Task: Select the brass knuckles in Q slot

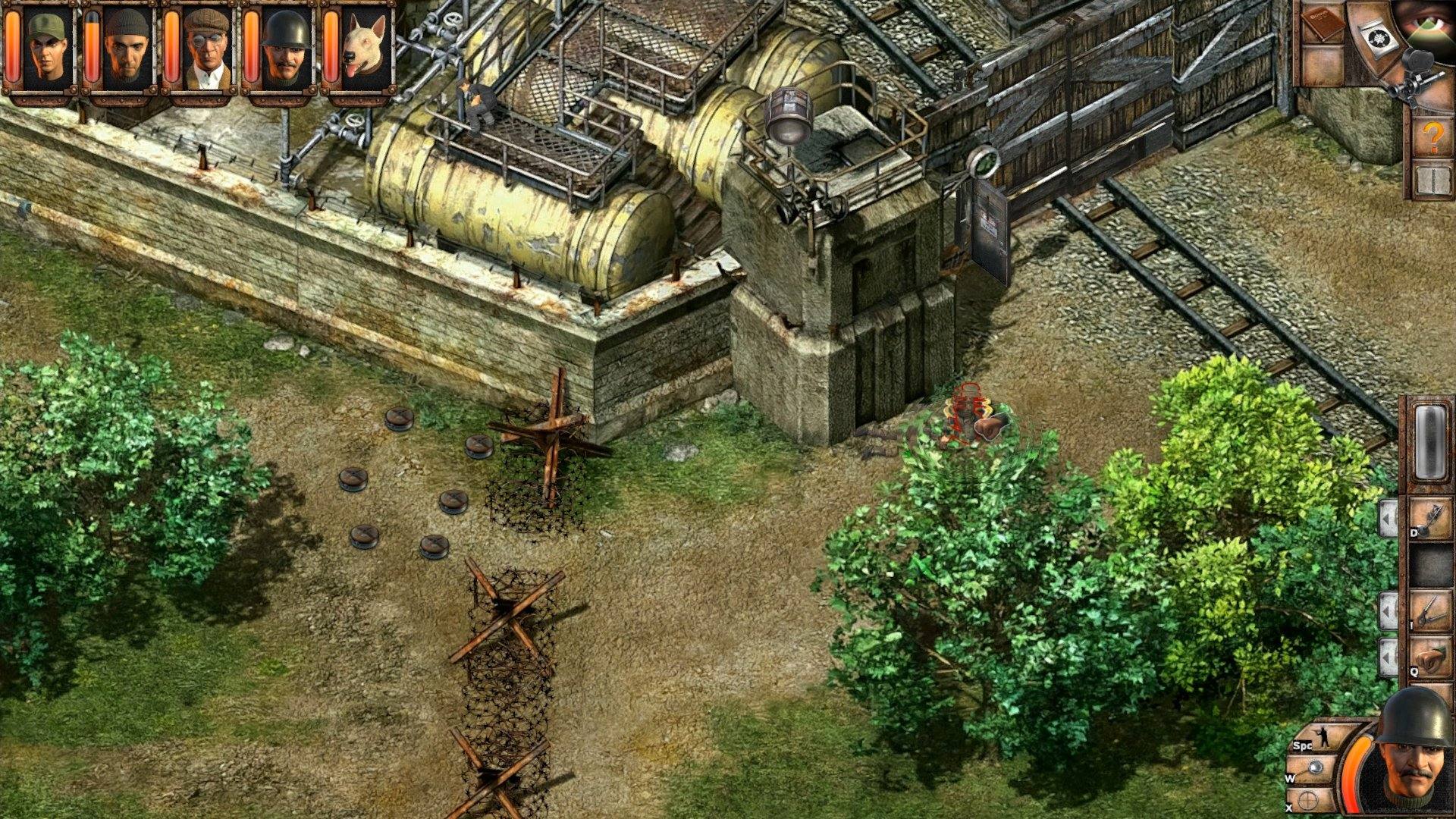Action: [x=1431, y=656]
